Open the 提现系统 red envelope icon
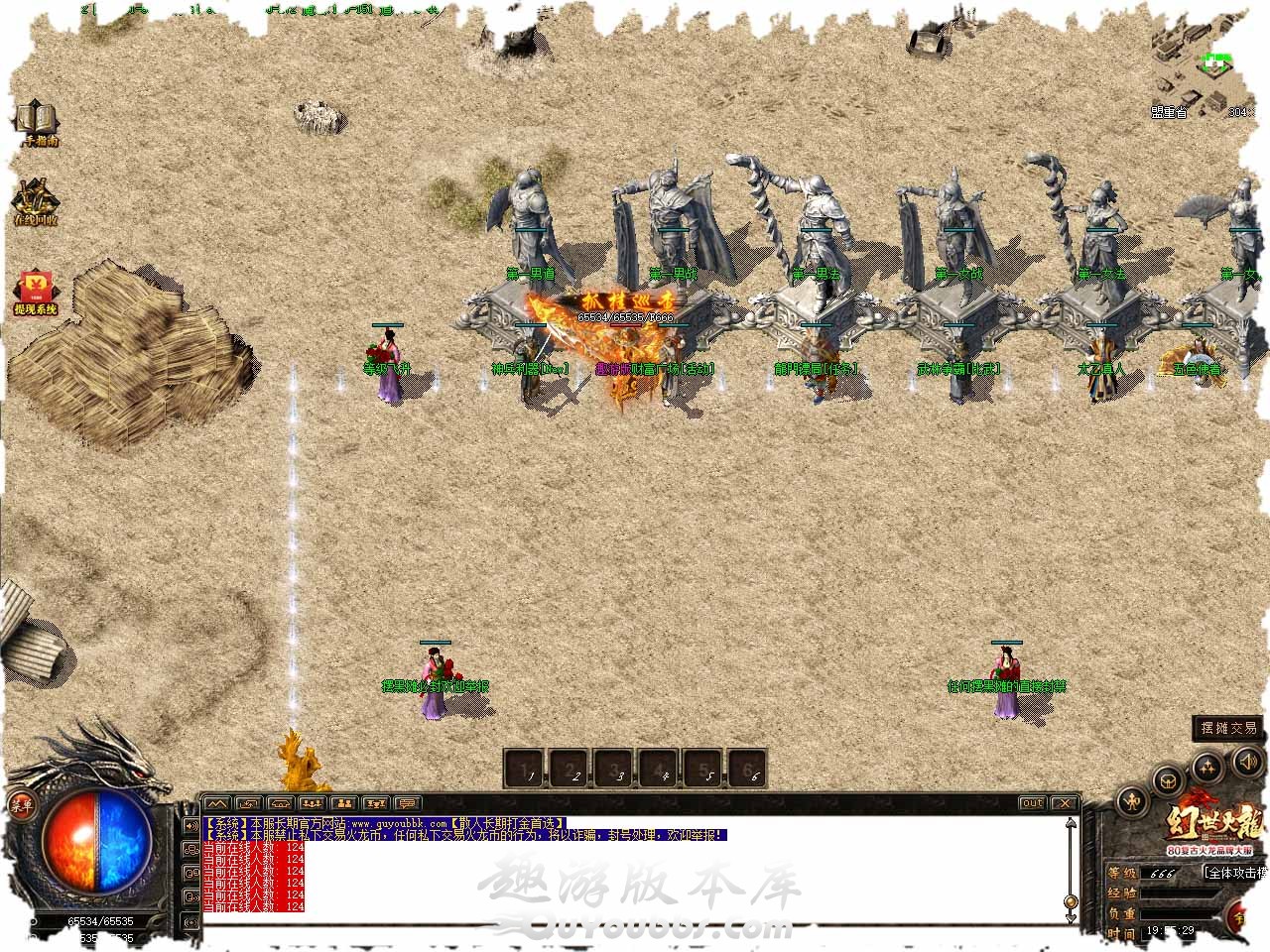 36,291
